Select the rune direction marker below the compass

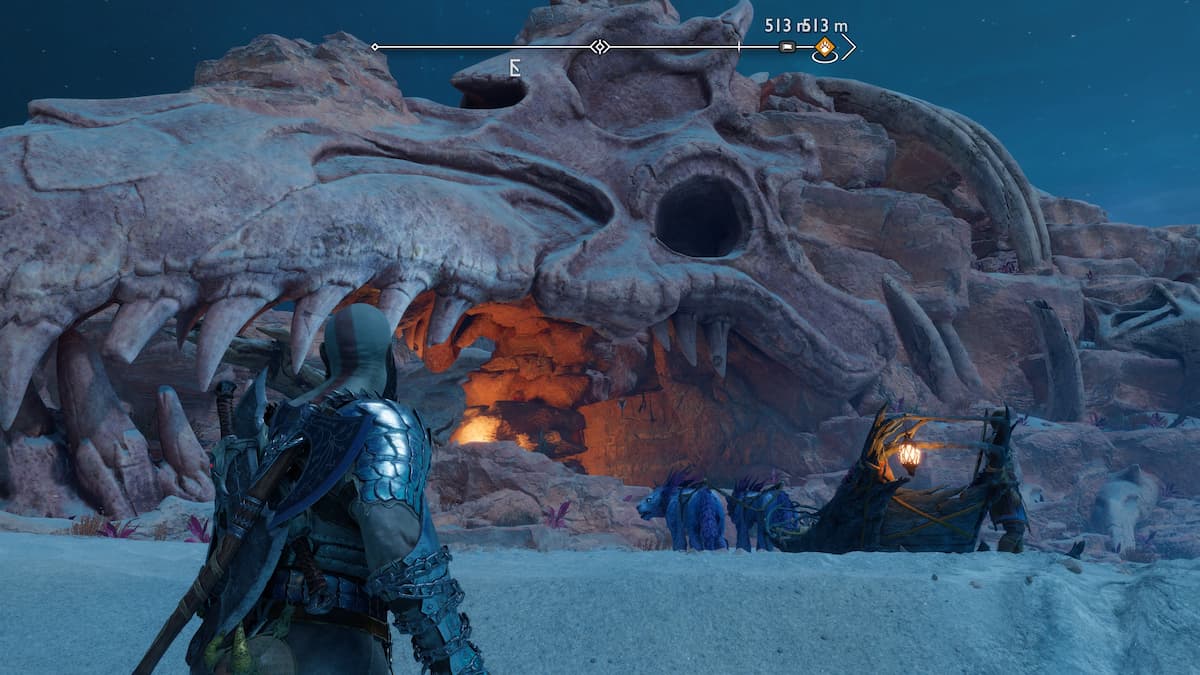(515, 68)
